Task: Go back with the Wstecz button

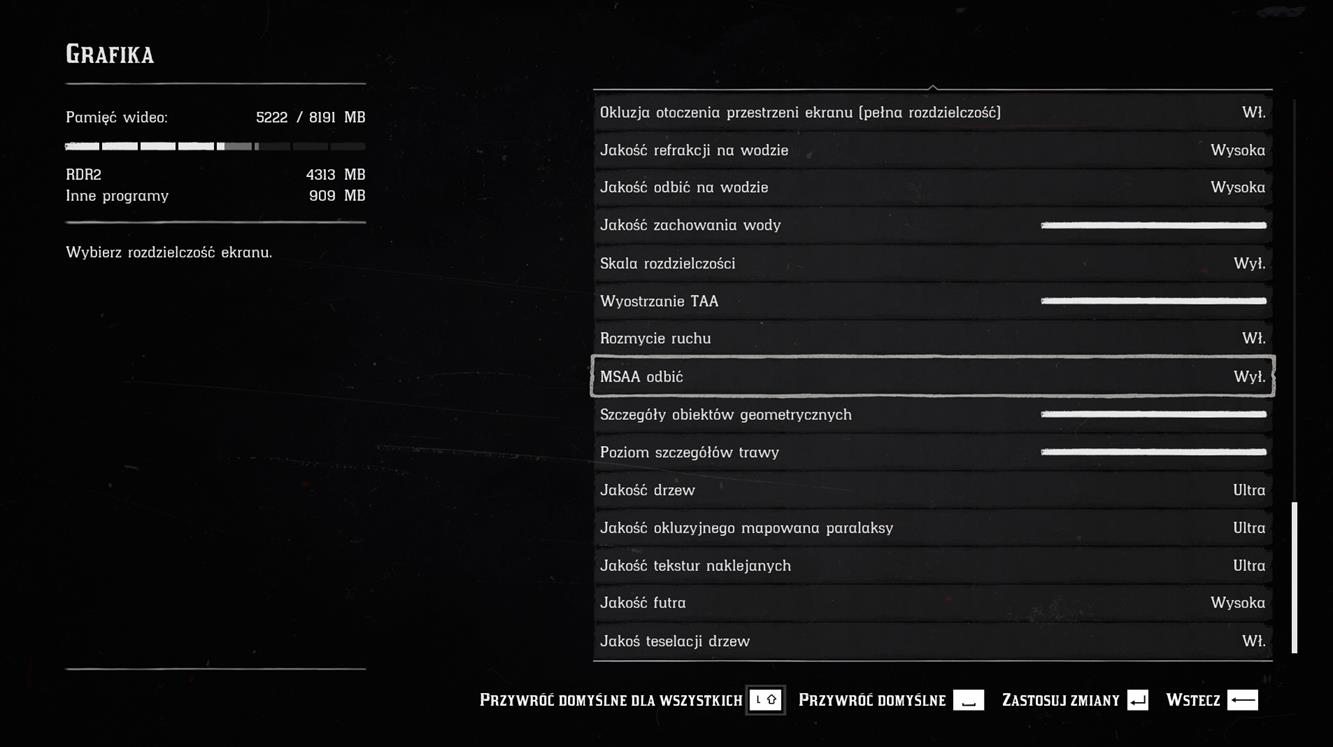Action: (x=1211, y=700)
